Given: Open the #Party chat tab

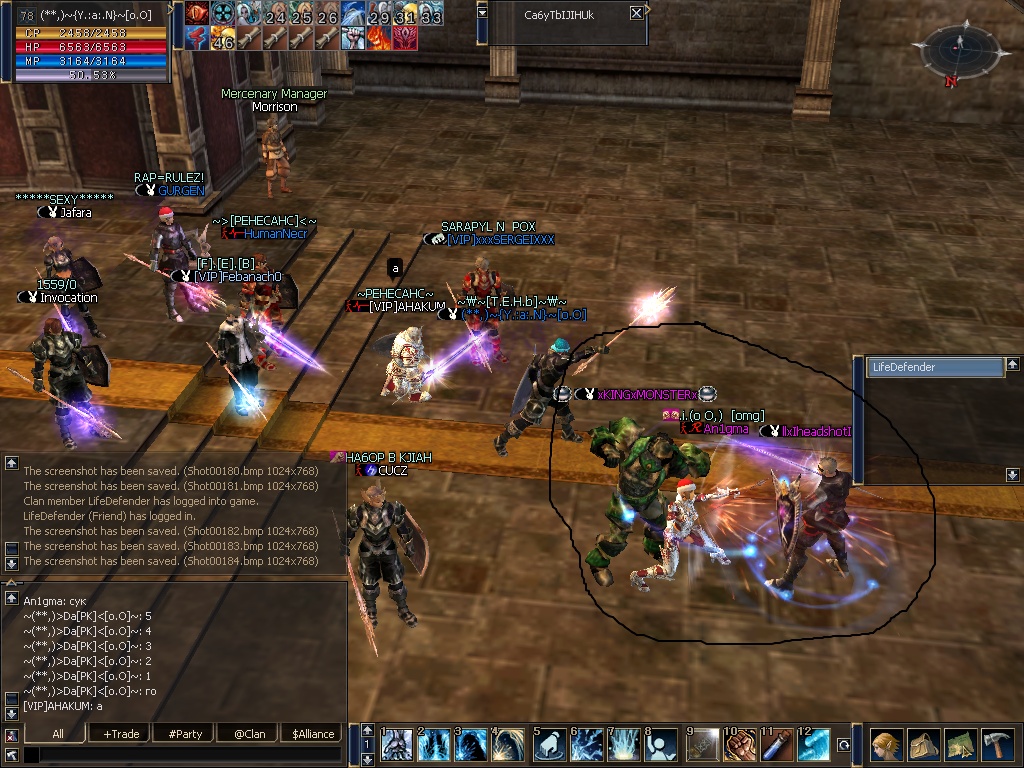Looking at the screenshot, I should coord(185,733).
